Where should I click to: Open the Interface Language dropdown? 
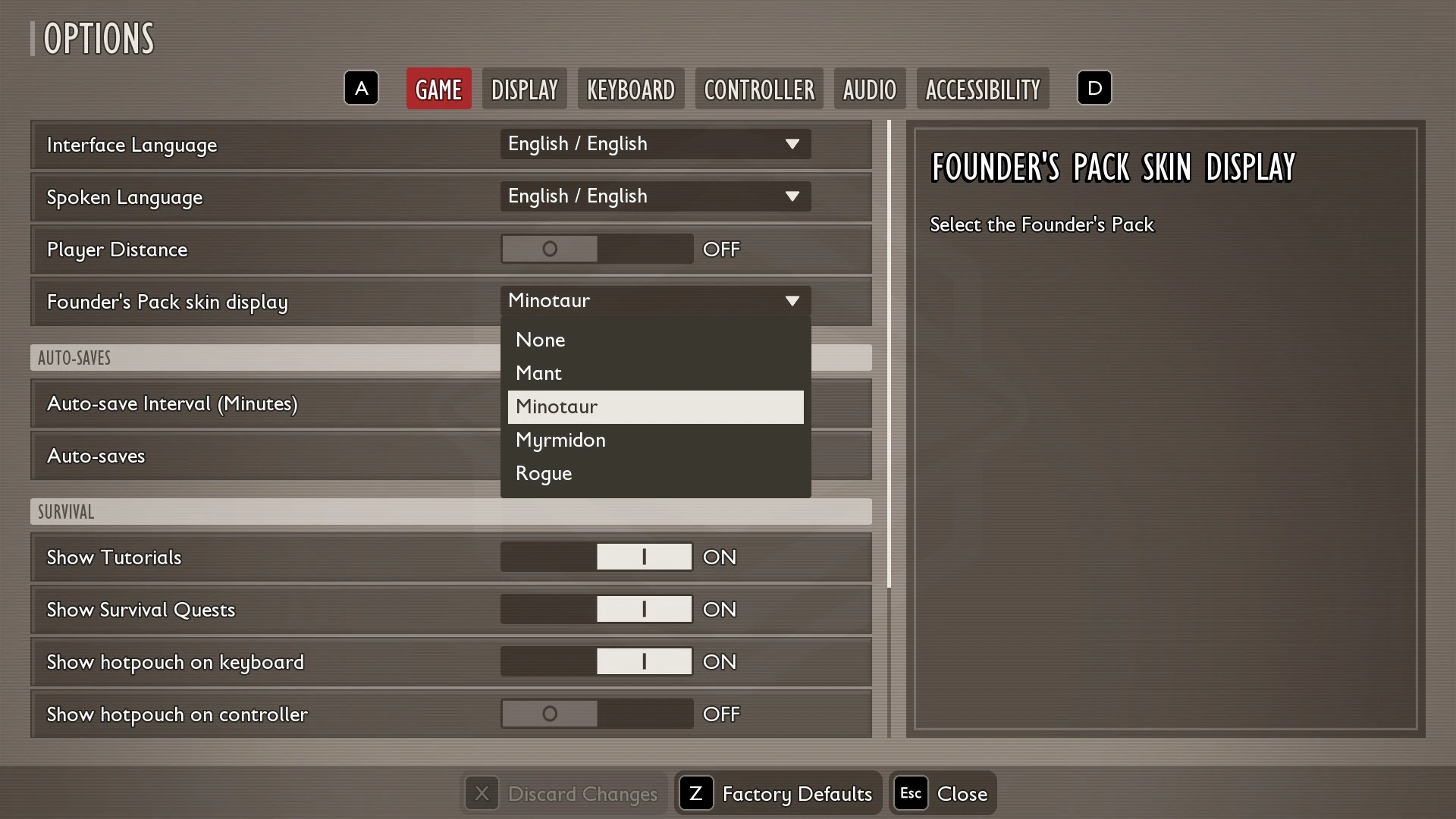pyautogui.click(x=654, y=144)
